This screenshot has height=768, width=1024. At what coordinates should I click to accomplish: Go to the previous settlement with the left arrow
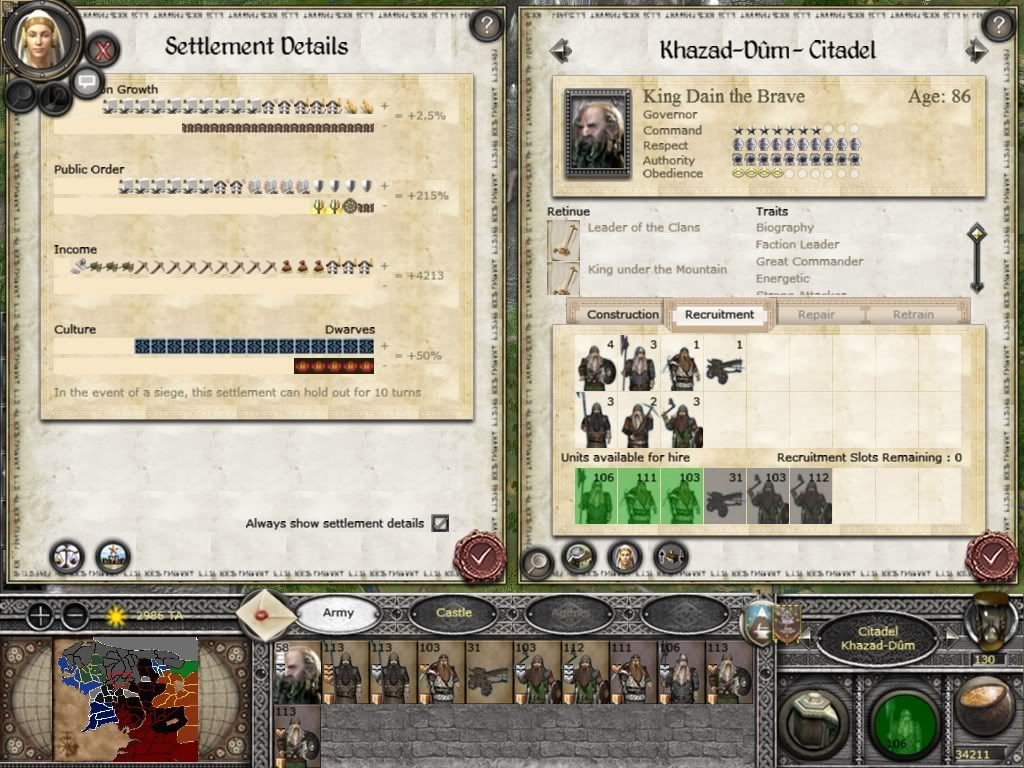click(560, 50)
